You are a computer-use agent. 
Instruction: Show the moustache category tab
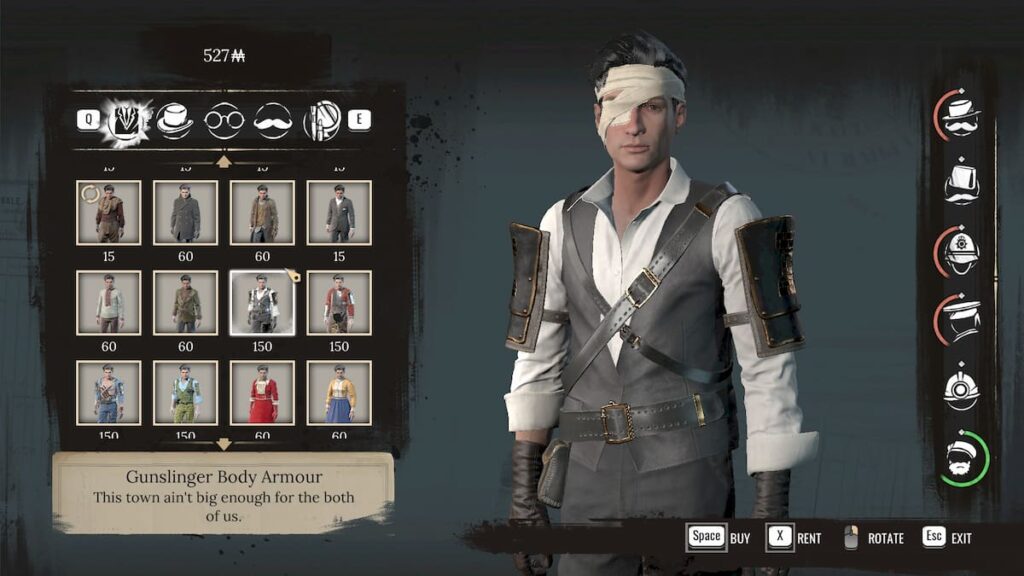point(272,120)
